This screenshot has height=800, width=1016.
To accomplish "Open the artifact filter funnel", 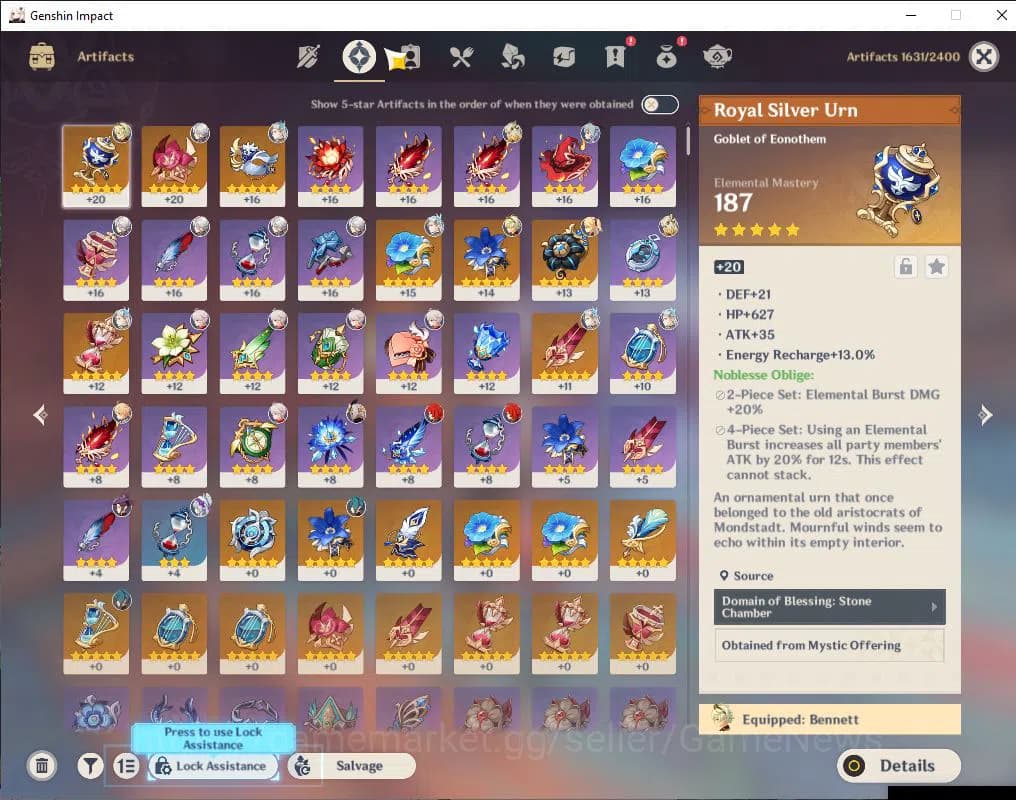I will point(91,766).
